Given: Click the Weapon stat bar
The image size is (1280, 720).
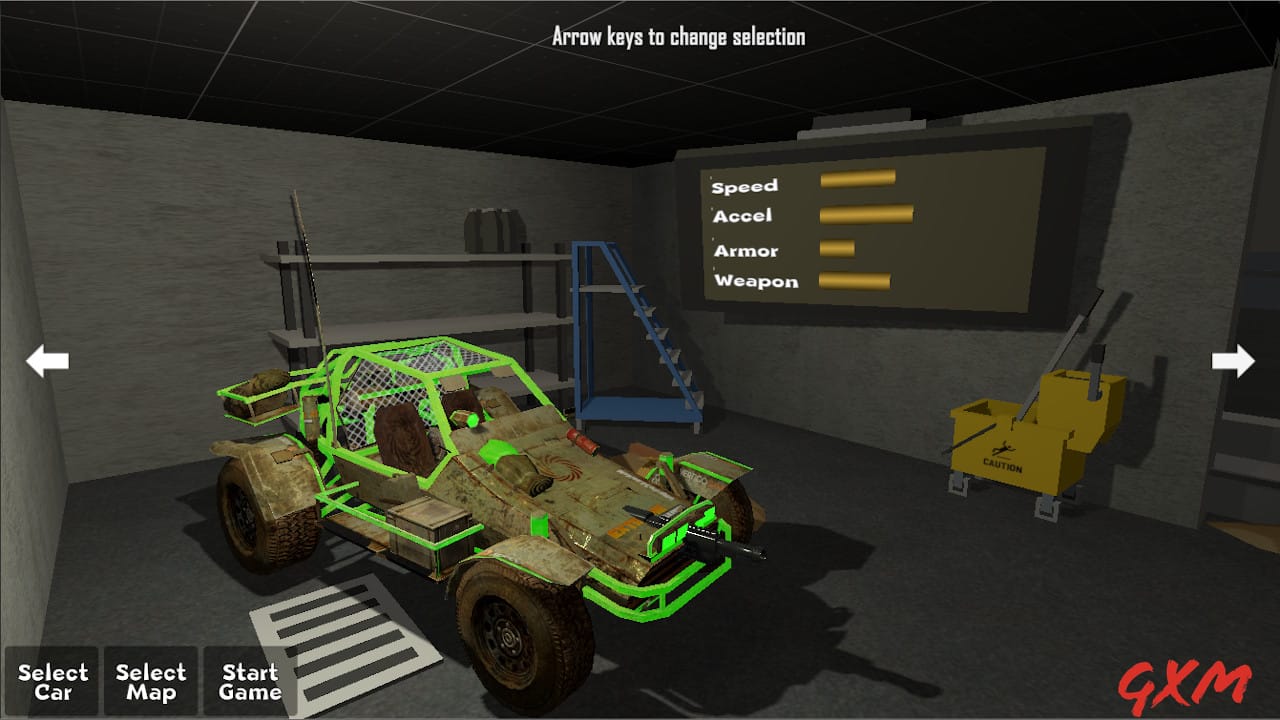Looking at the screenshot, I should [855, 281].
